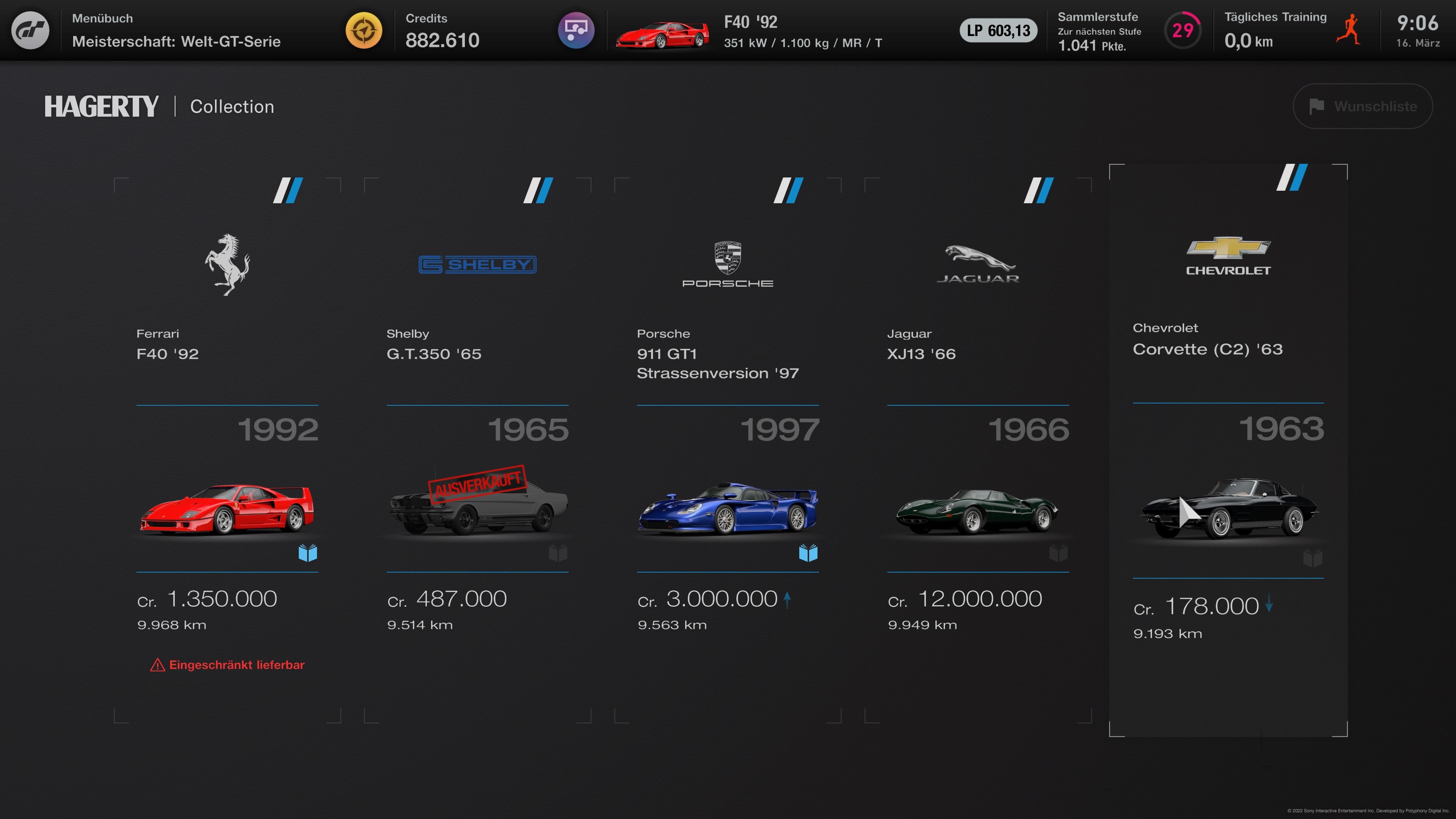Open the LP 603,13 performance badge
1456x819 pixels.
(x=998, y=30)
